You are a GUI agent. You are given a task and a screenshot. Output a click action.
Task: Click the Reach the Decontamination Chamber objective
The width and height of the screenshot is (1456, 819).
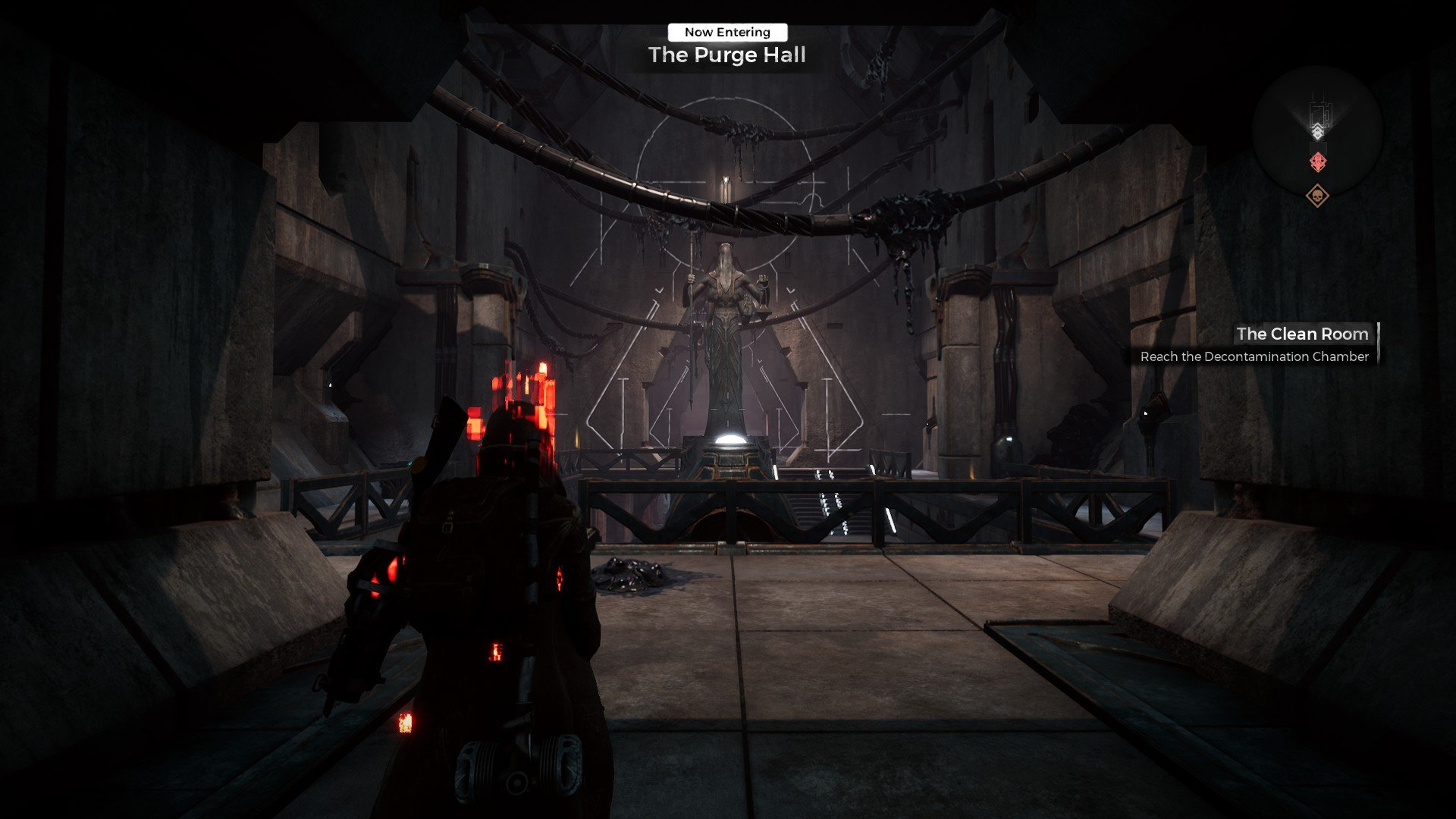point(1255,356)
